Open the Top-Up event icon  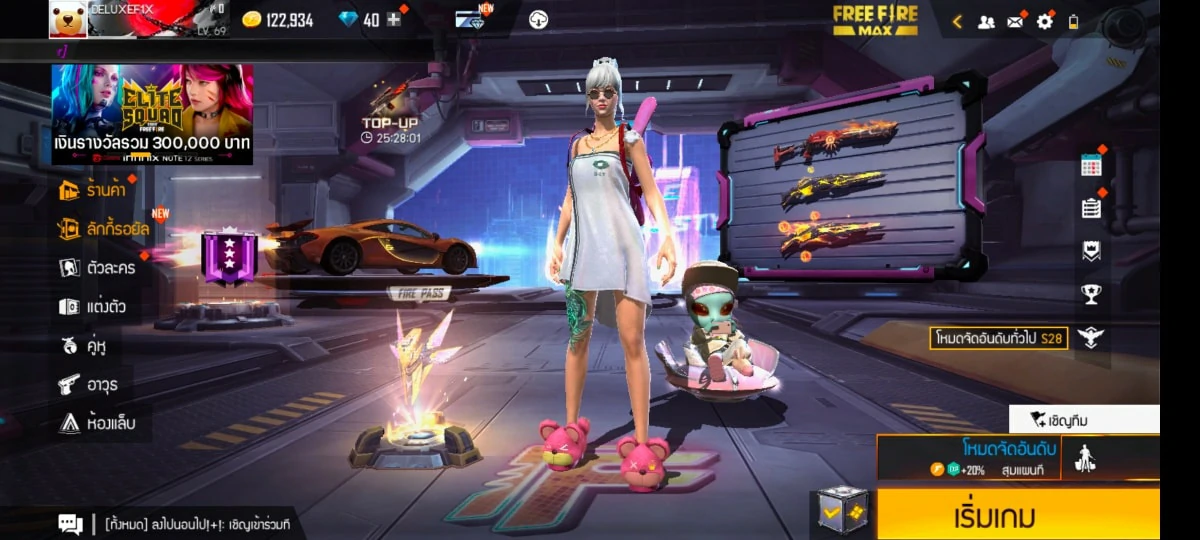click(x=391, y=110)
